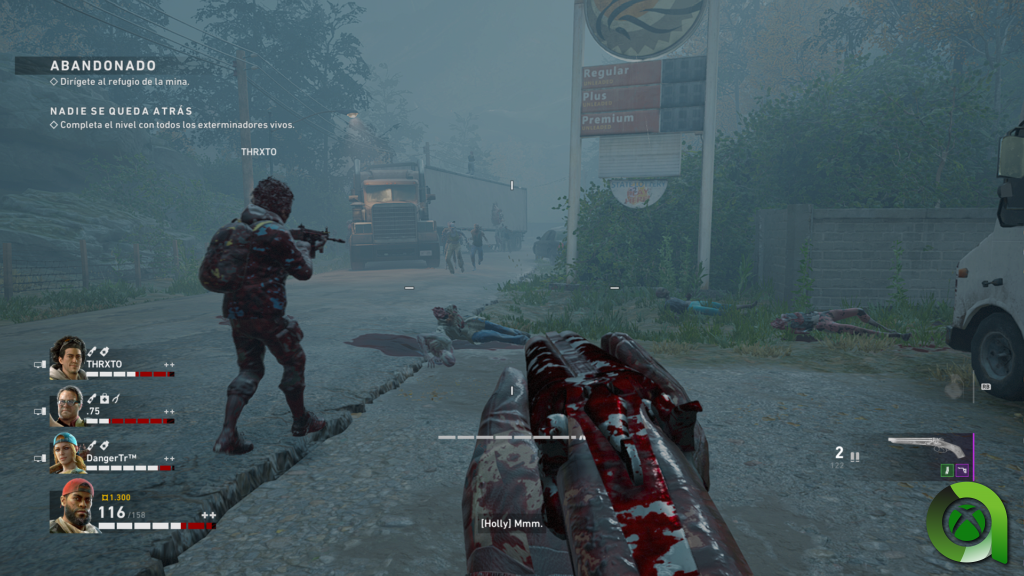Select the ABANDONADO objective tracker
Viewport: 1024px width, 576px height.
click(x=103, y=66)
